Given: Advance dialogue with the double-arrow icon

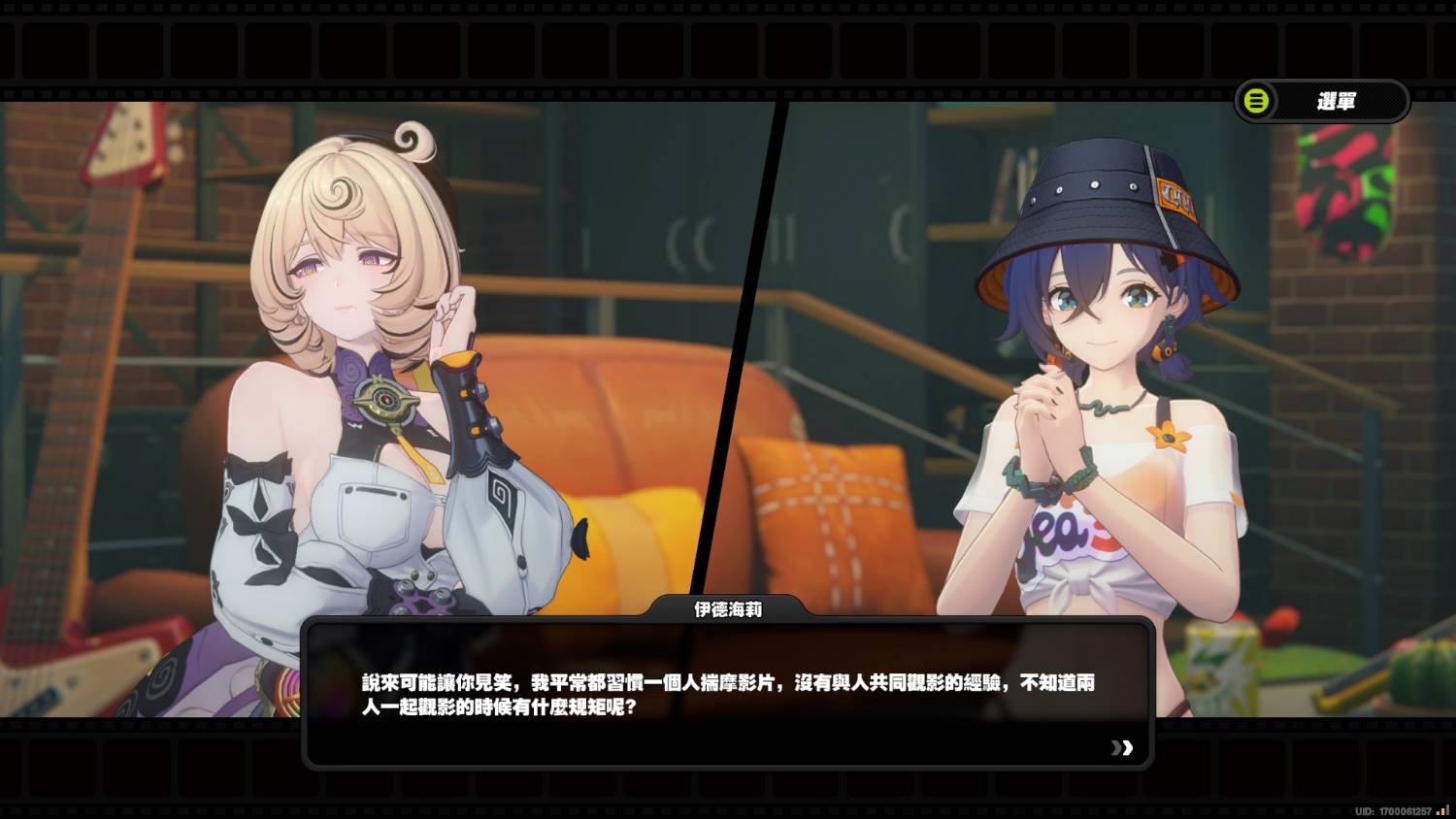Looking at the screenshot, I should point(1122,747).
